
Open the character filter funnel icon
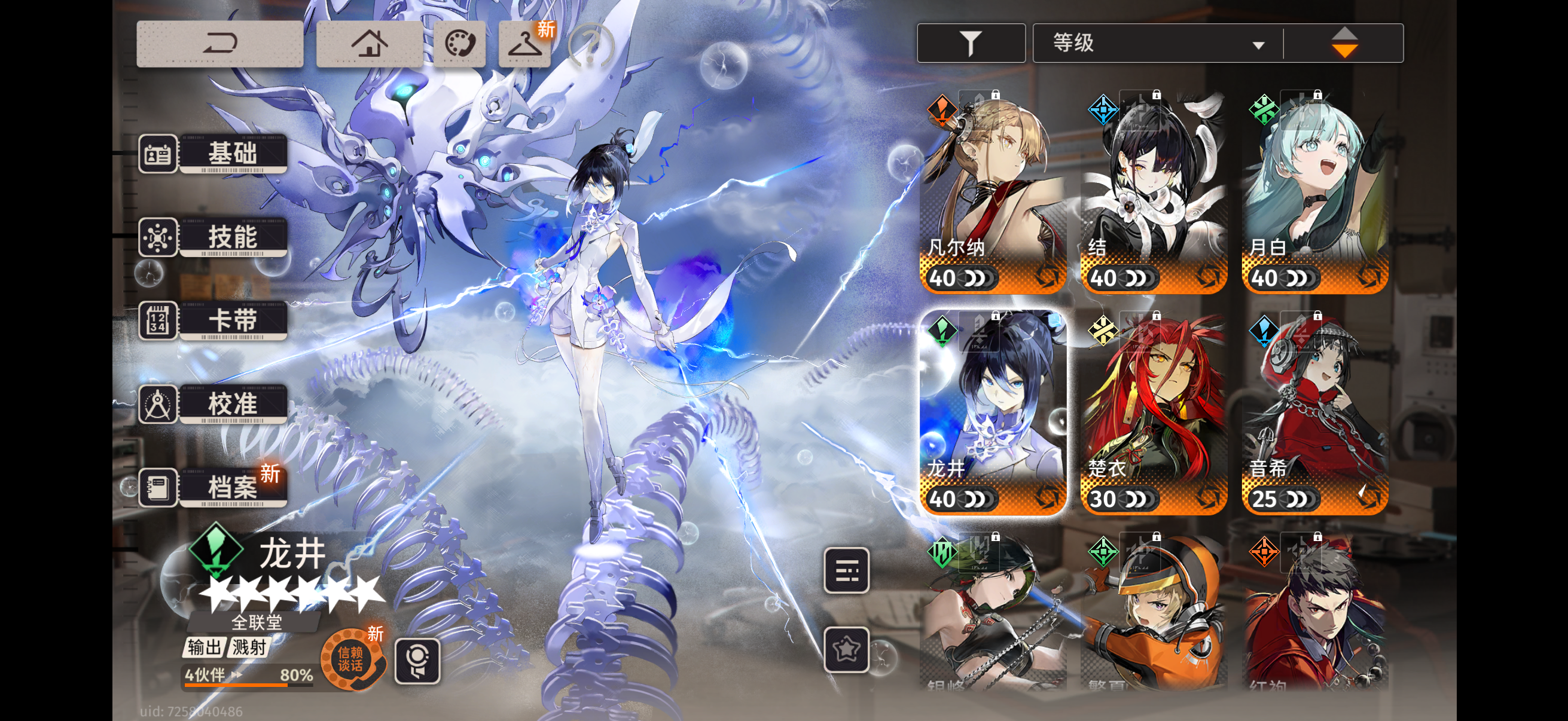970,42
